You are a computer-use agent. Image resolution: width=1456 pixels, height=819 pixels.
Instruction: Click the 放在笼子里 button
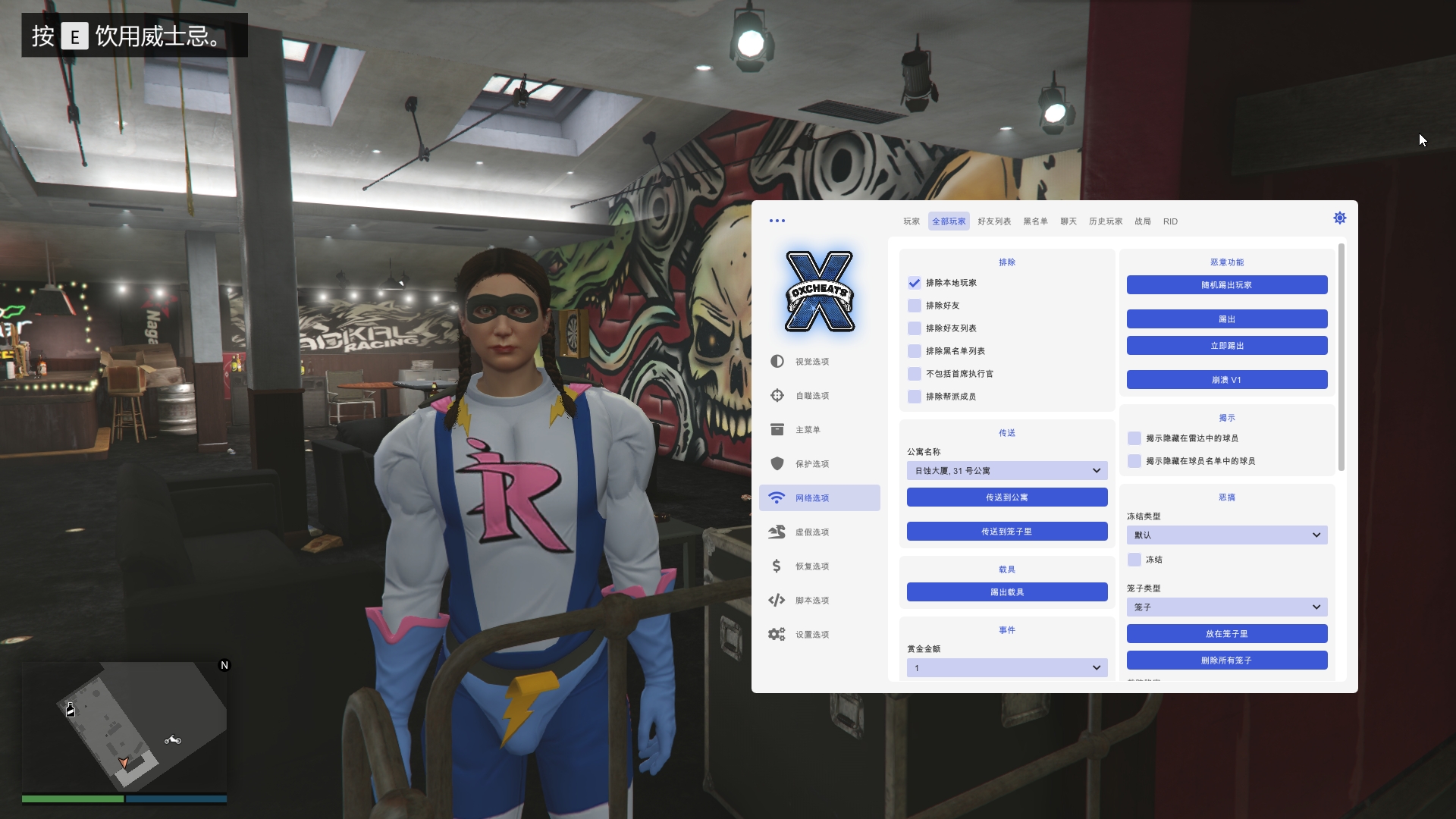pos(1226,634)
